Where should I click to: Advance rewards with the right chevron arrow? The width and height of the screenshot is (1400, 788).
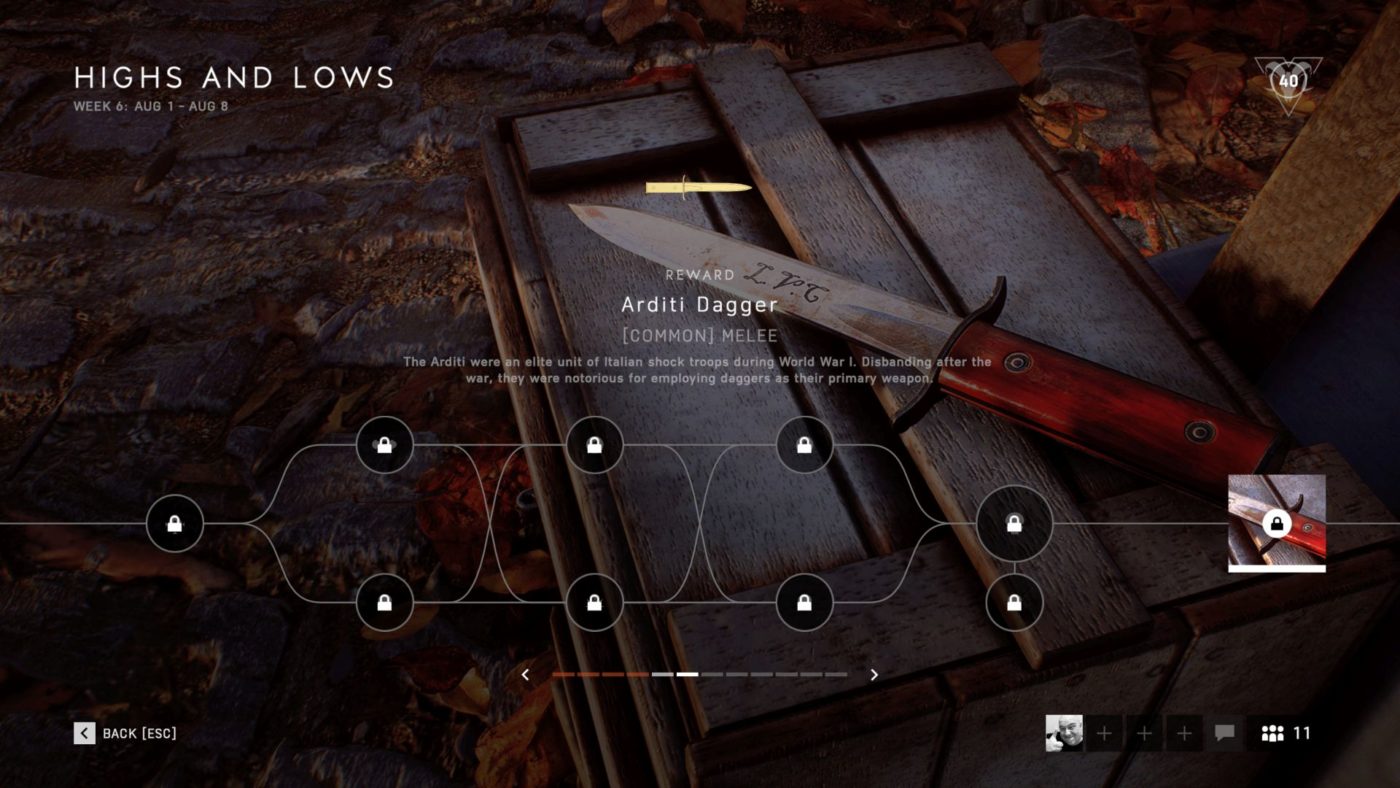873,674
